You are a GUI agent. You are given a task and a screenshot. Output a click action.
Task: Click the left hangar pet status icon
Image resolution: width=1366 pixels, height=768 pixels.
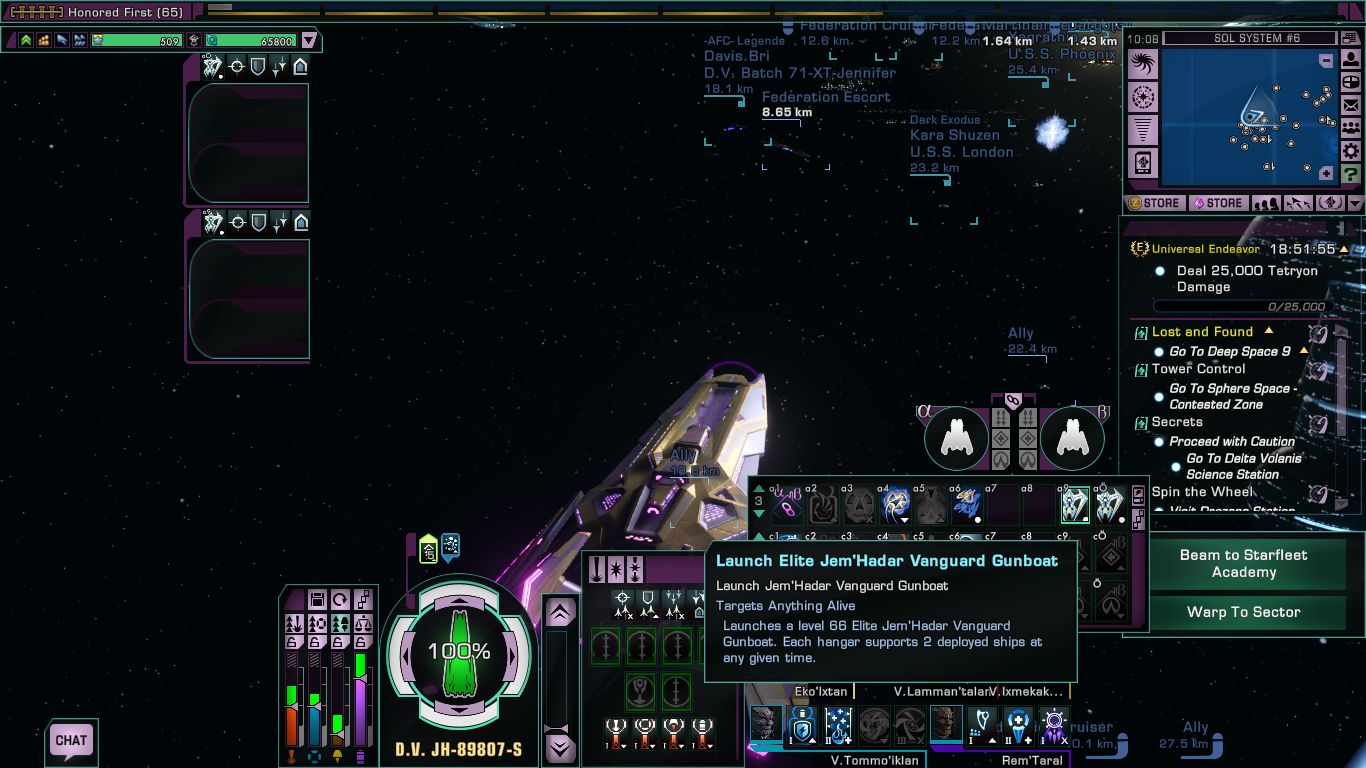pos(957,437)
